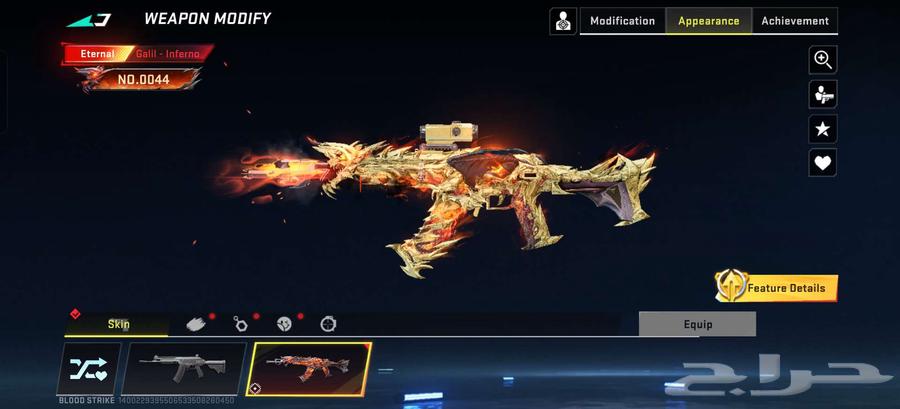Open the crosshair reticle category tab
This screenshot has width=900, height=409.
(x=328, y=324)
